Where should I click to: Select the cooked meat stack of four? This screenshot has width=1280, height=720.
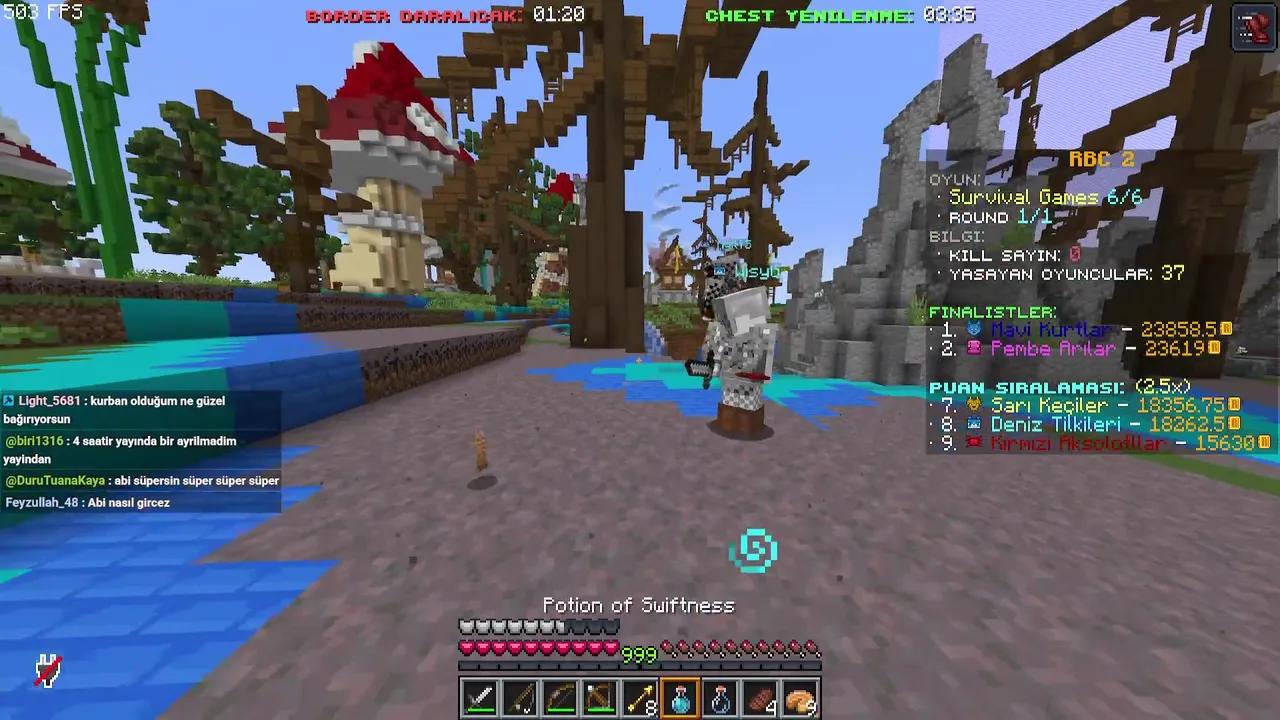(x=760, y=697)
